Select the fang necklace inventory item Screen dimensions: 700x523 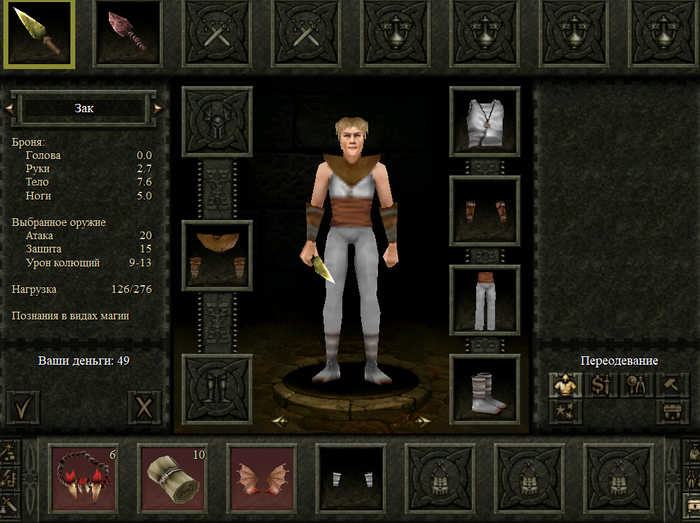pos(83,472)
